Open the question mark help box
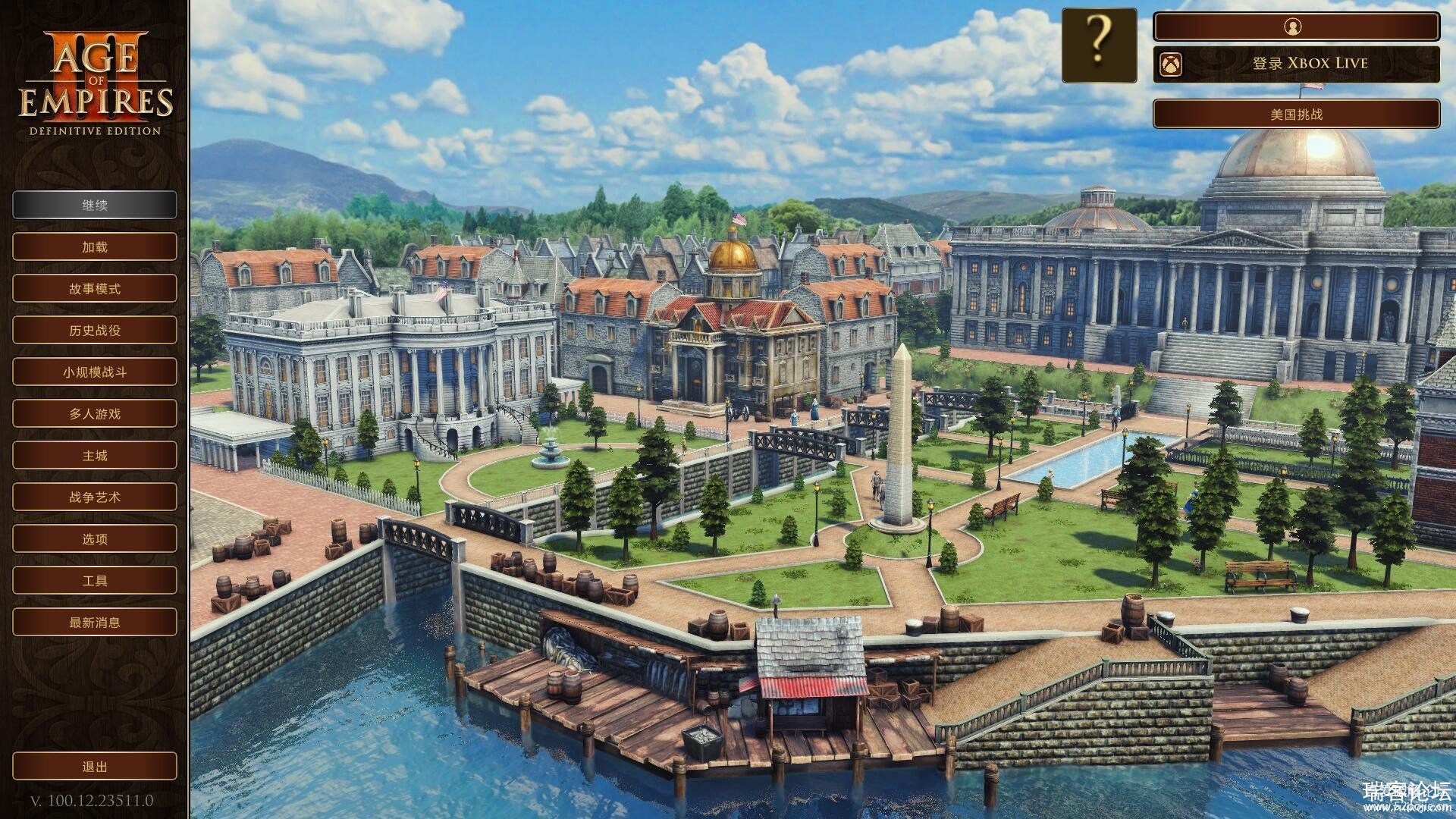The height and width of the screenshot is (819, 1456). [x=1099, y=45]
